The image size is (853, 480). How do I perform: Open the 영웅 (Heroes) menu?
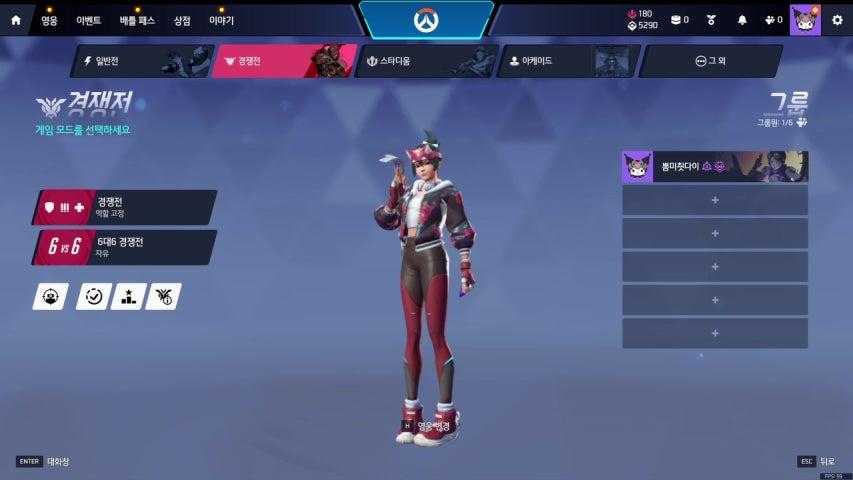50,20
